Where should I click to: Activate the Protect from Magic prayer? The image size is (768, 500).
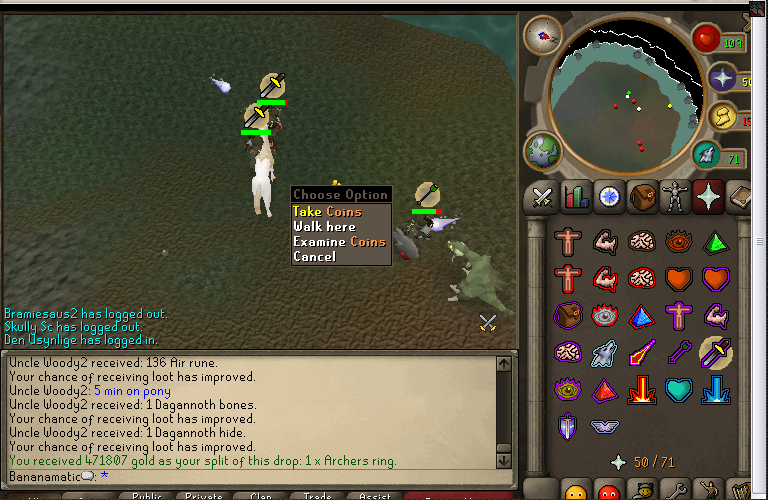(642, 351)
